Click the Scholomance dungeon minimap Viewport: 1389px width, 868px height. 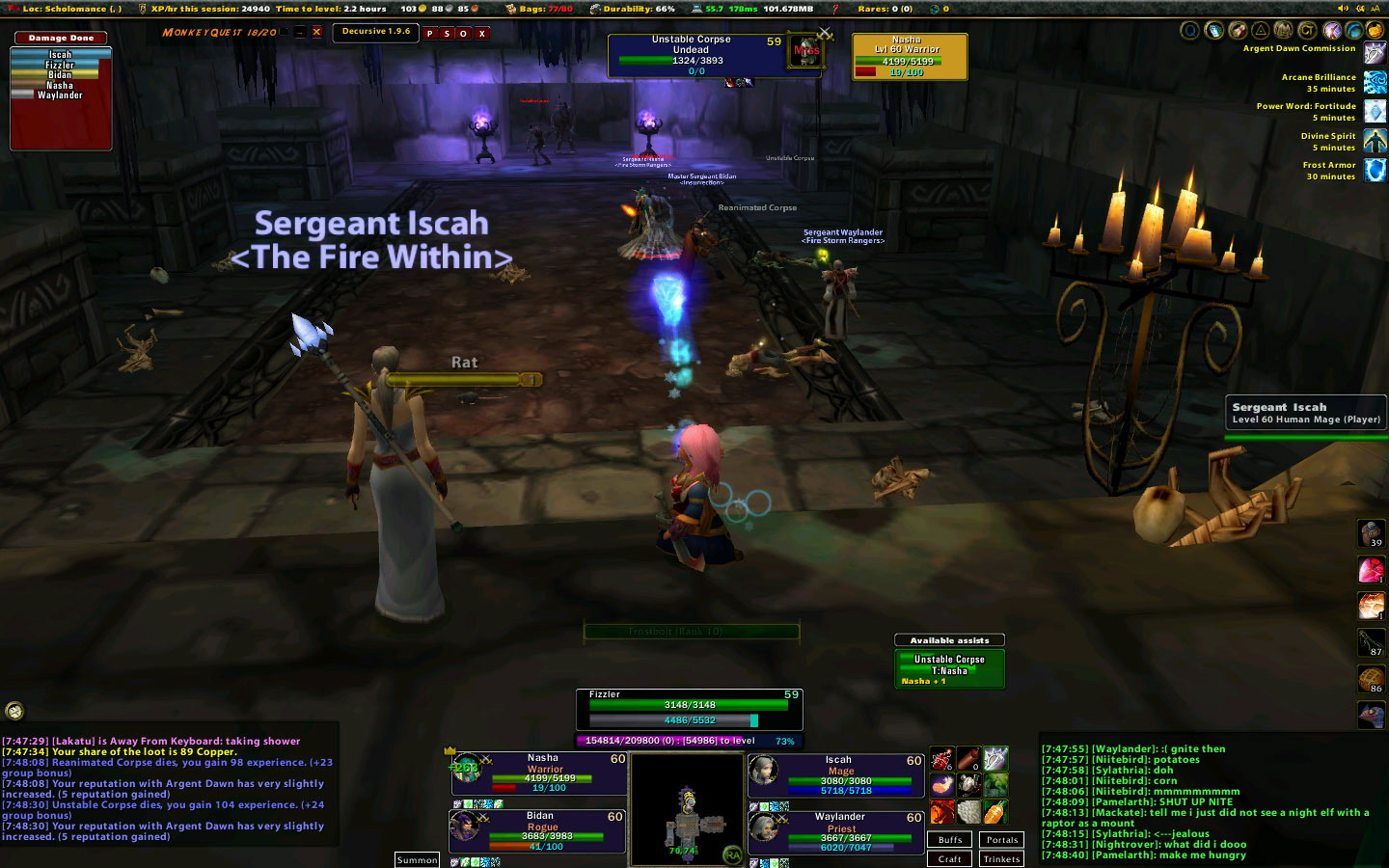[x=686, y=809]
